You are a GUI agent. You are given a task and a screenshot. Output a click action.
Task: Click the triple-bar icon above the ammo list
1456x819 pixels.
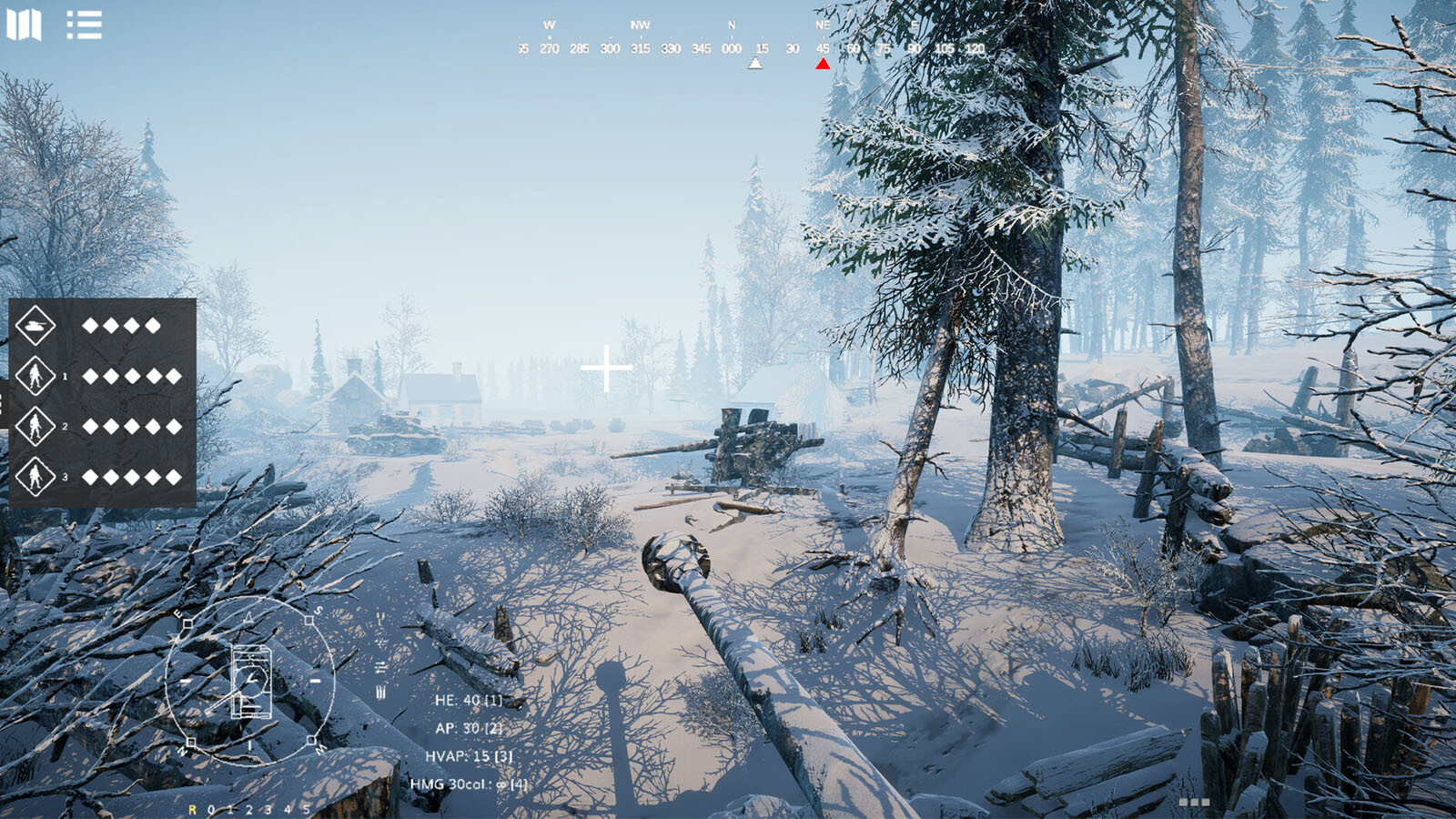(380, 693)
